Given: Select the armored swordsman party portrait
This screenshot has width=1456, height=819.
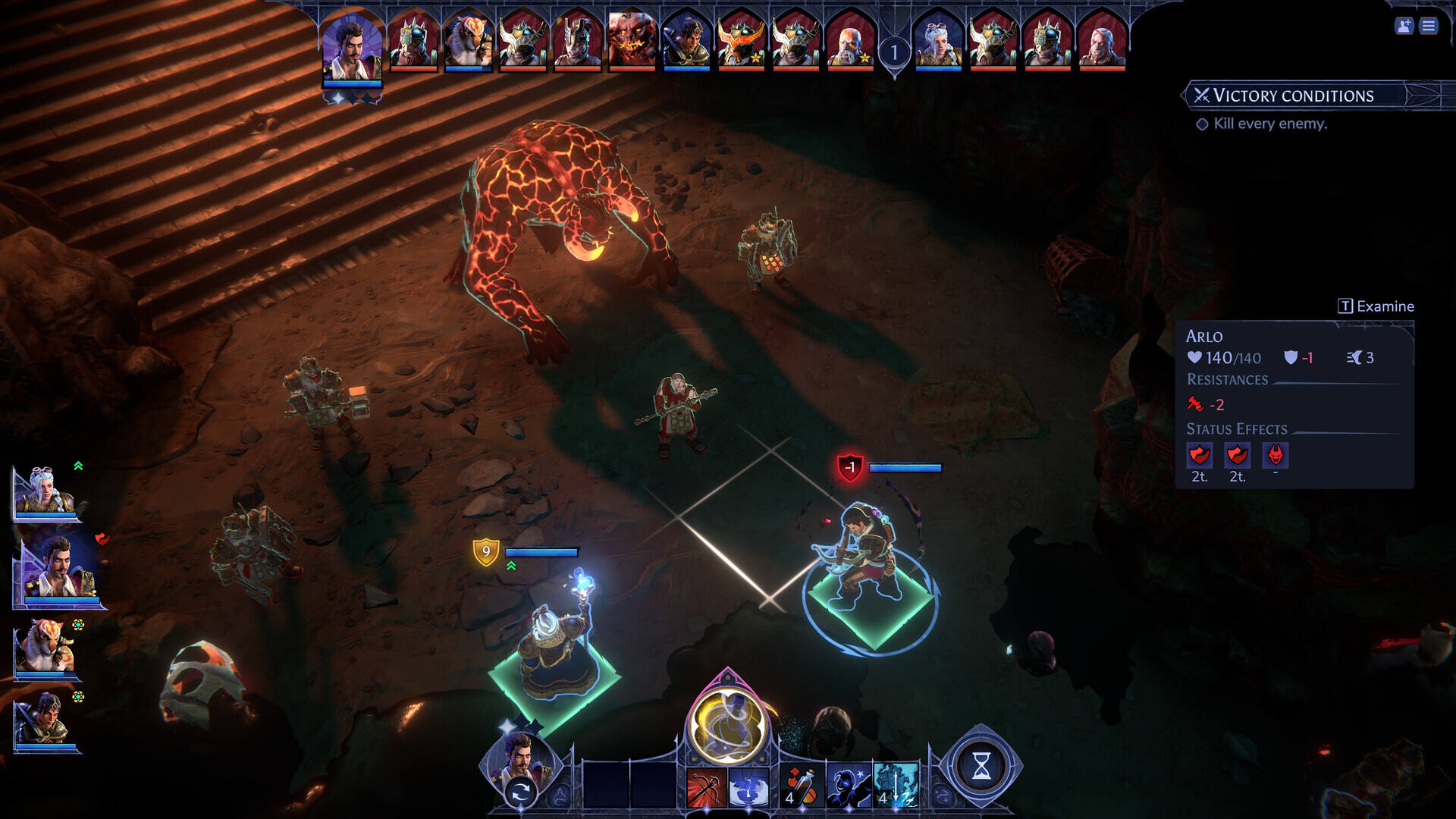Looking at the screenshot, I should [x=44, y=720].
